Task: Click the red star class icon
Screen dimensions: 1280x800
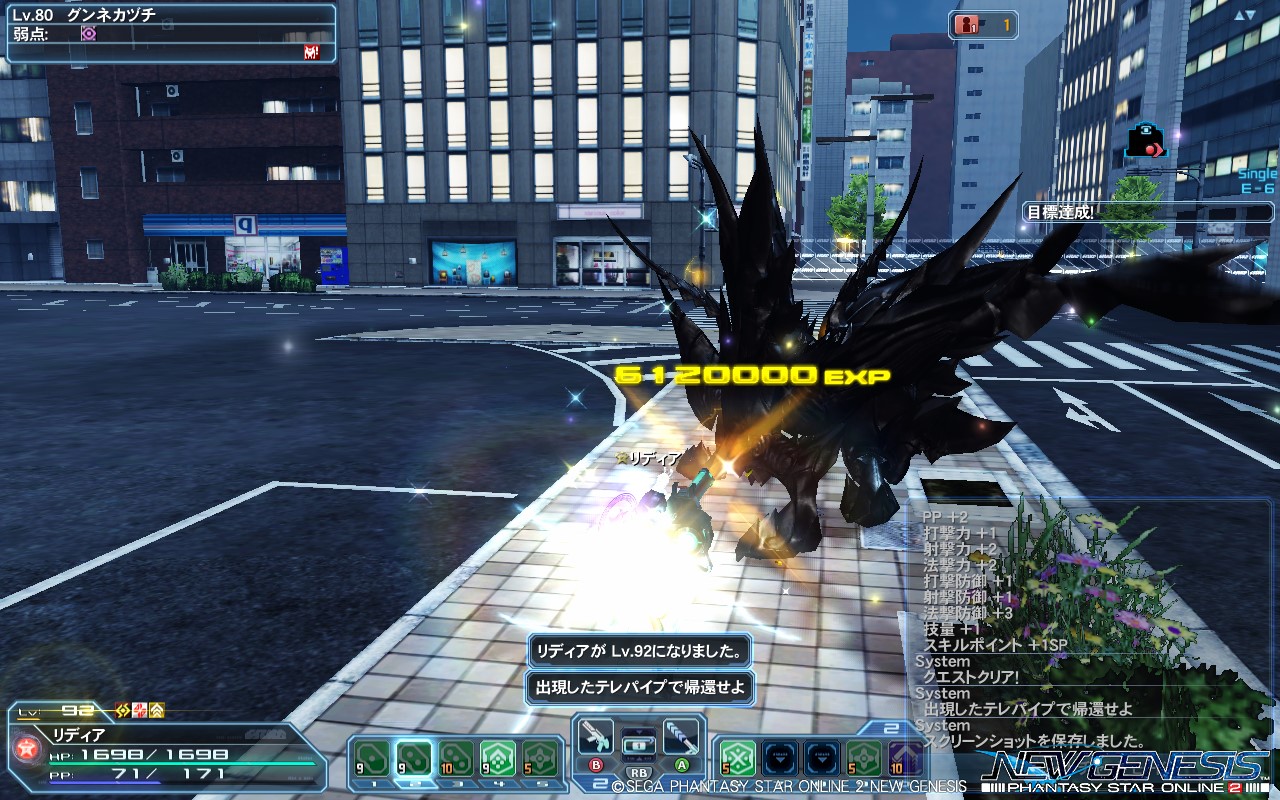Action: 26,748
